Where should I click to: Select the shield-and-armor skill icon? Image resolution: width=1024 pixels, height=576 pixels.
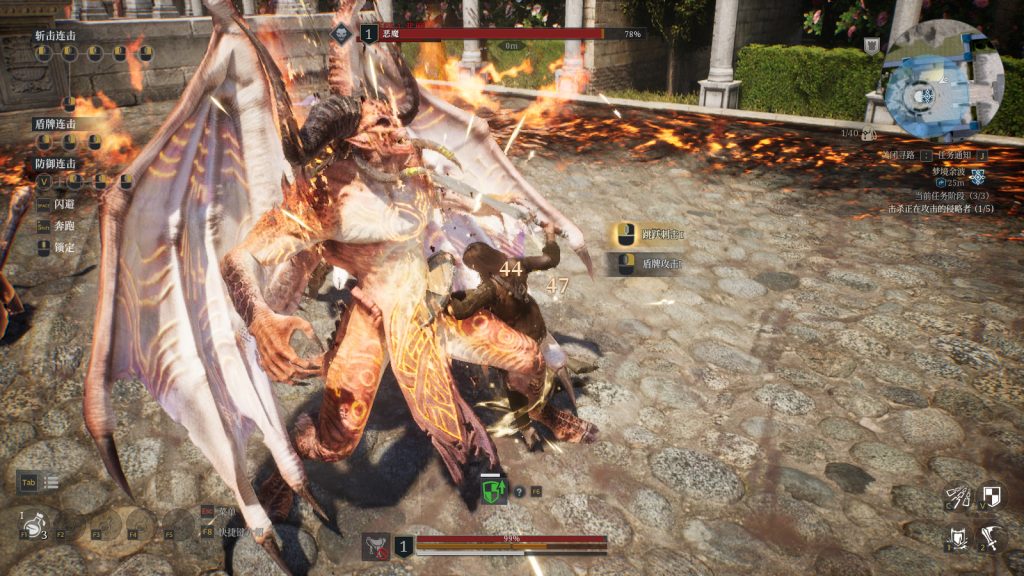(958, 538)
